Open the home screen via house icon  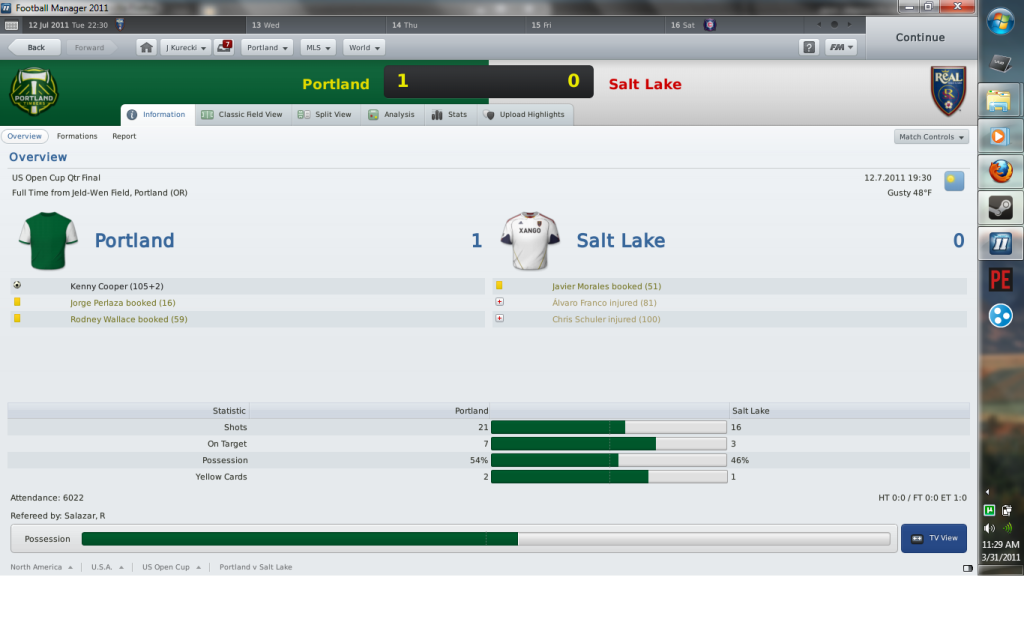pos(146,47)
